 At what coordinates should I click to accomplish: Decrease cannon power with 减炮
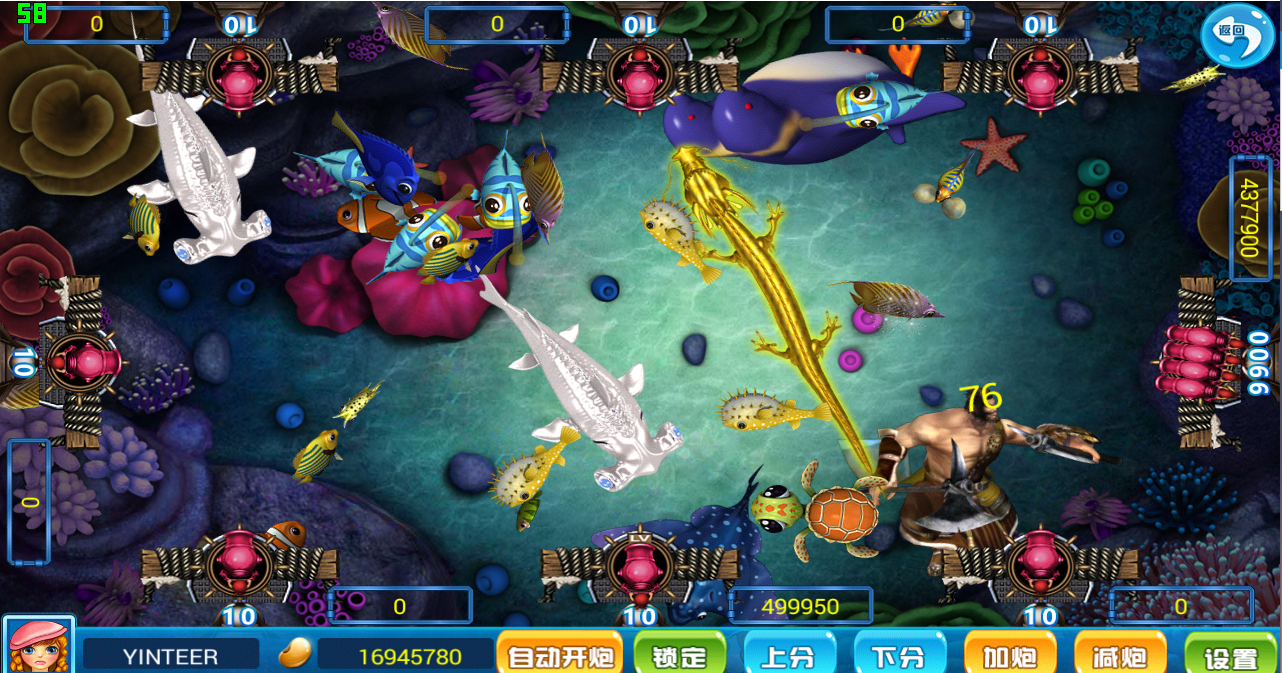tap(1119, 656)
